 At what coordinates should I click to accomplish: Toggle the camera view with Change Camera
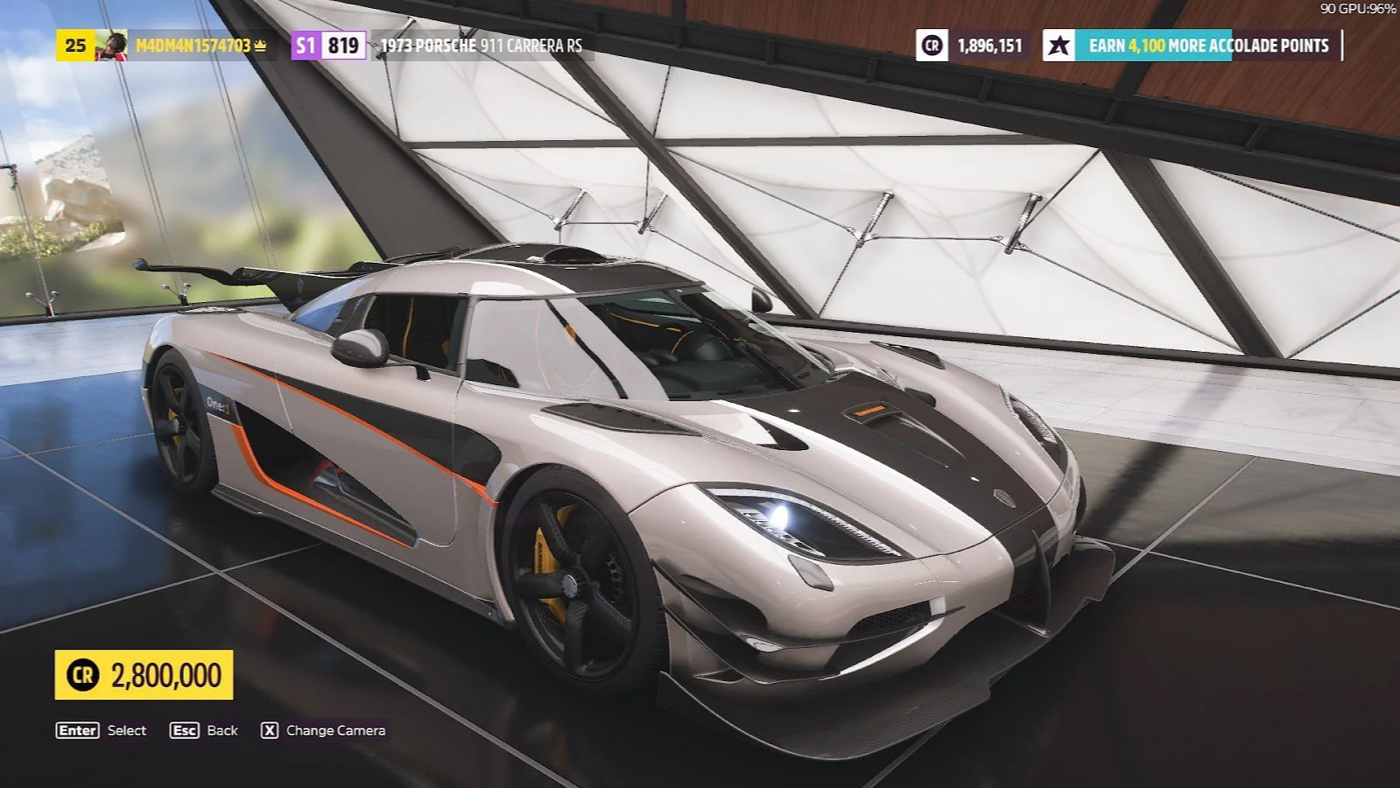click(323, 730)
